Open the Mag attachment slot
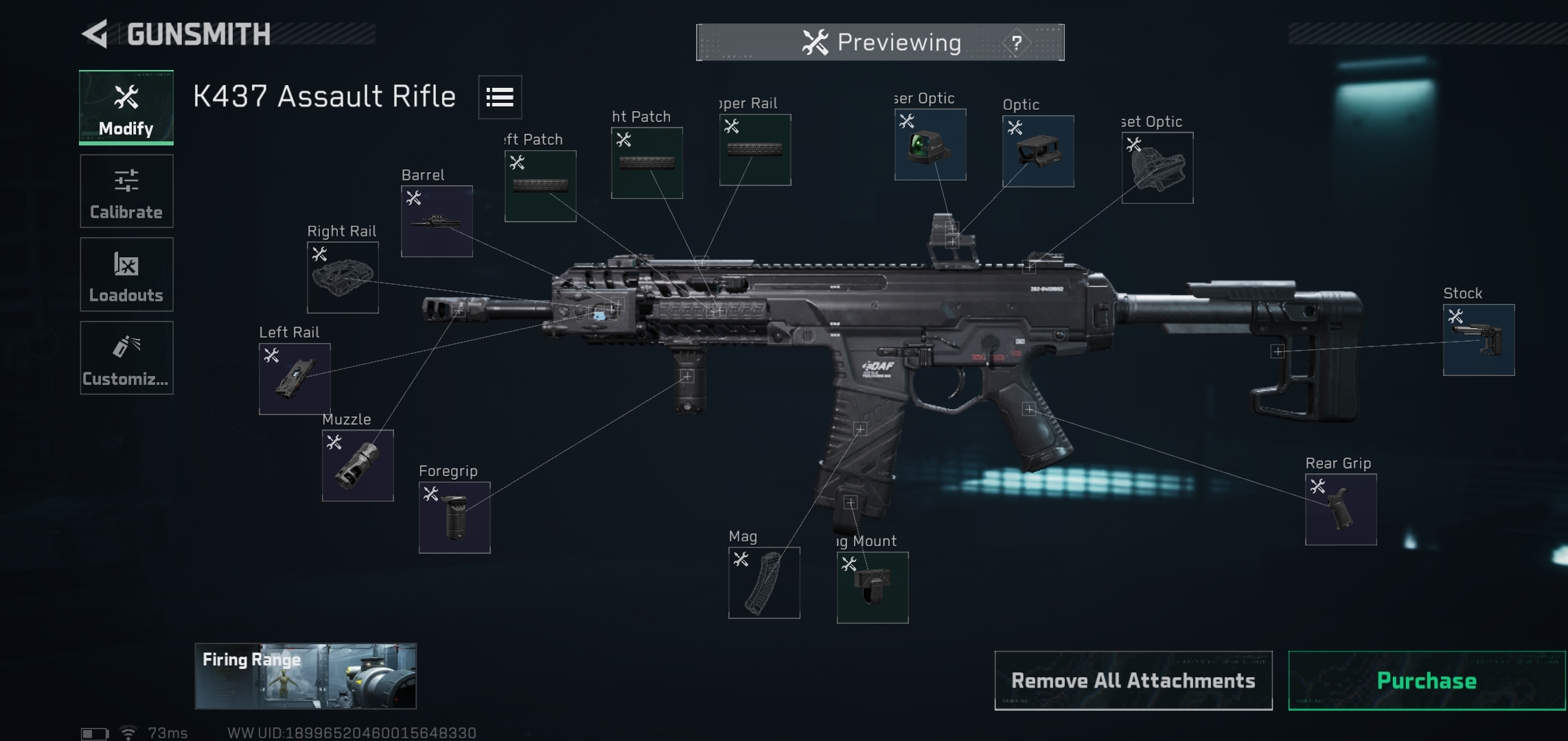 [764, 583]
